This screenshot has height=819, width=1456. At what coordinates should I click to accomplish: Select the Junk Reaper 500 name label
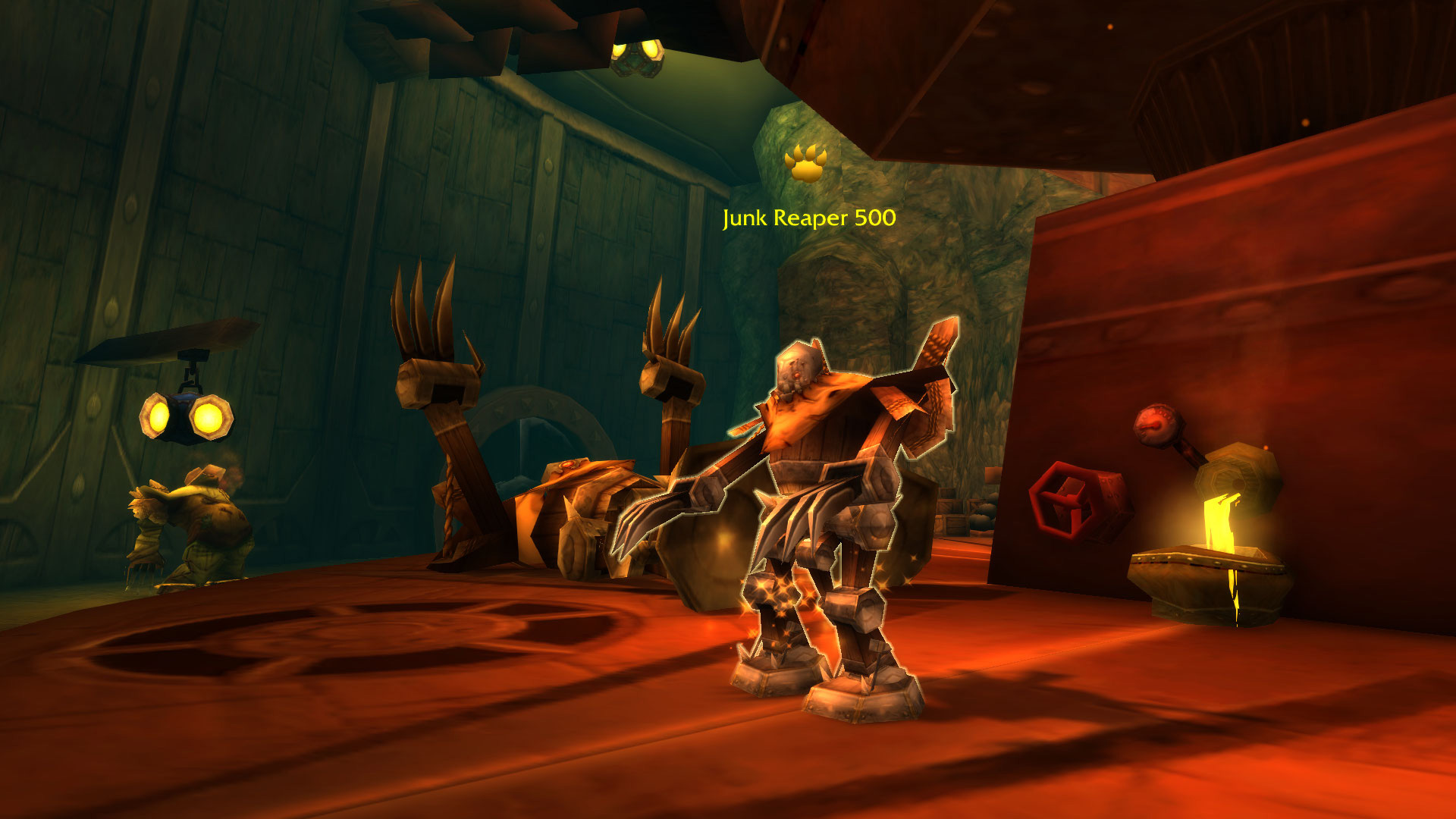coord(809,218)
